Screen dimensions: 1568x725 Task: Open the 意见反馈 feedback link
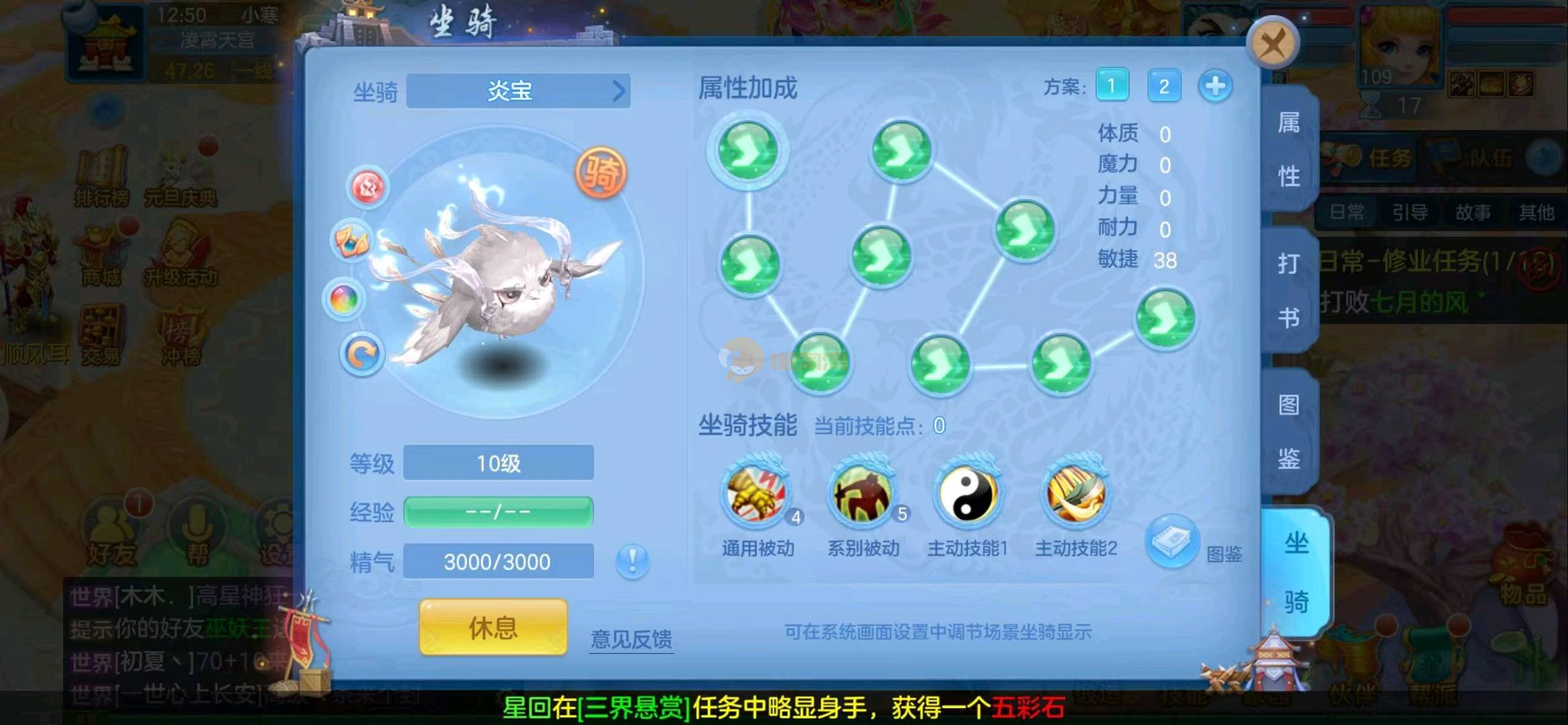(631, 638)
